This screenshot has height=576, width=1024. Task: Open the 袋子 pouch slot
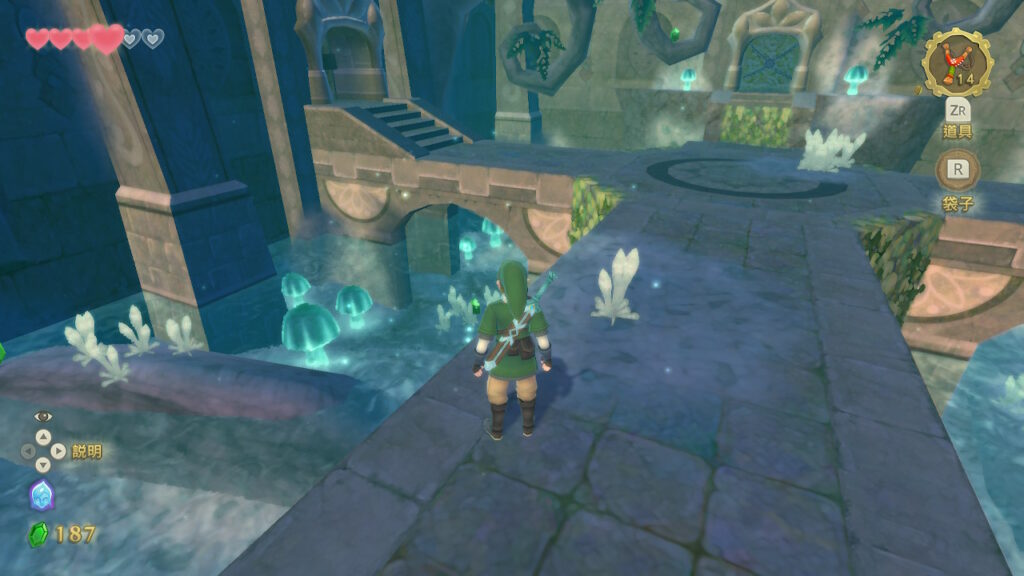click(957, 170)
